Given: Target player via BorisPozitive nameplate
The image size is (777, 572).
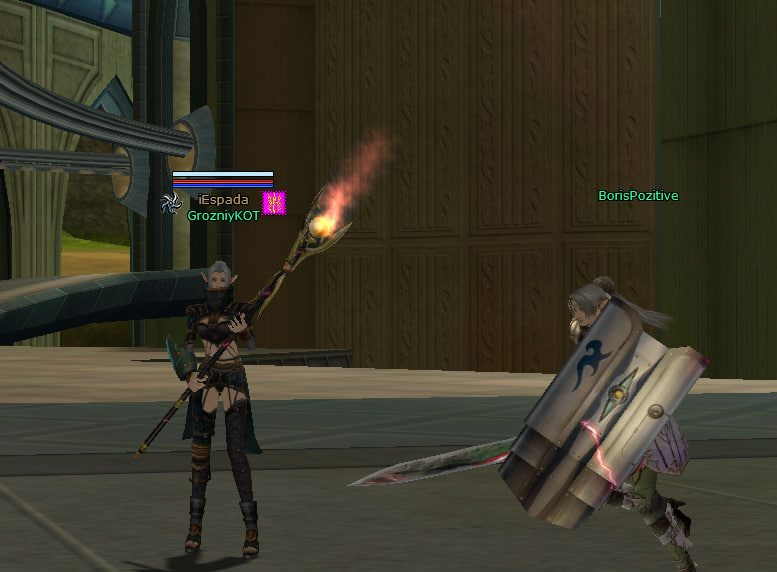Looking at the screenshot, I should click(x=638, y=196).
